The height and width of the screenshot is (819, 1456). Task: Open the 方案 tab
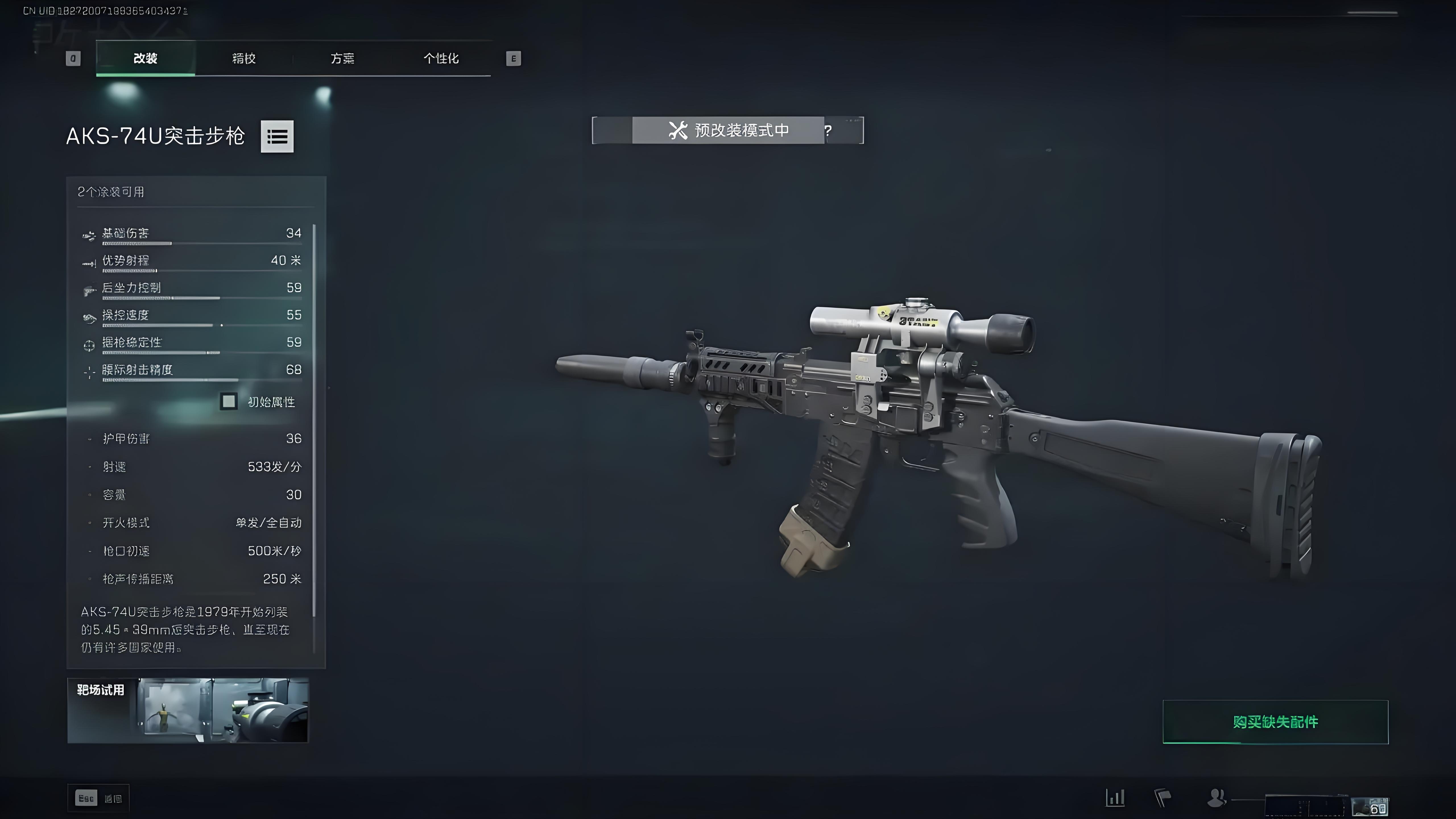tap(342, 58)
